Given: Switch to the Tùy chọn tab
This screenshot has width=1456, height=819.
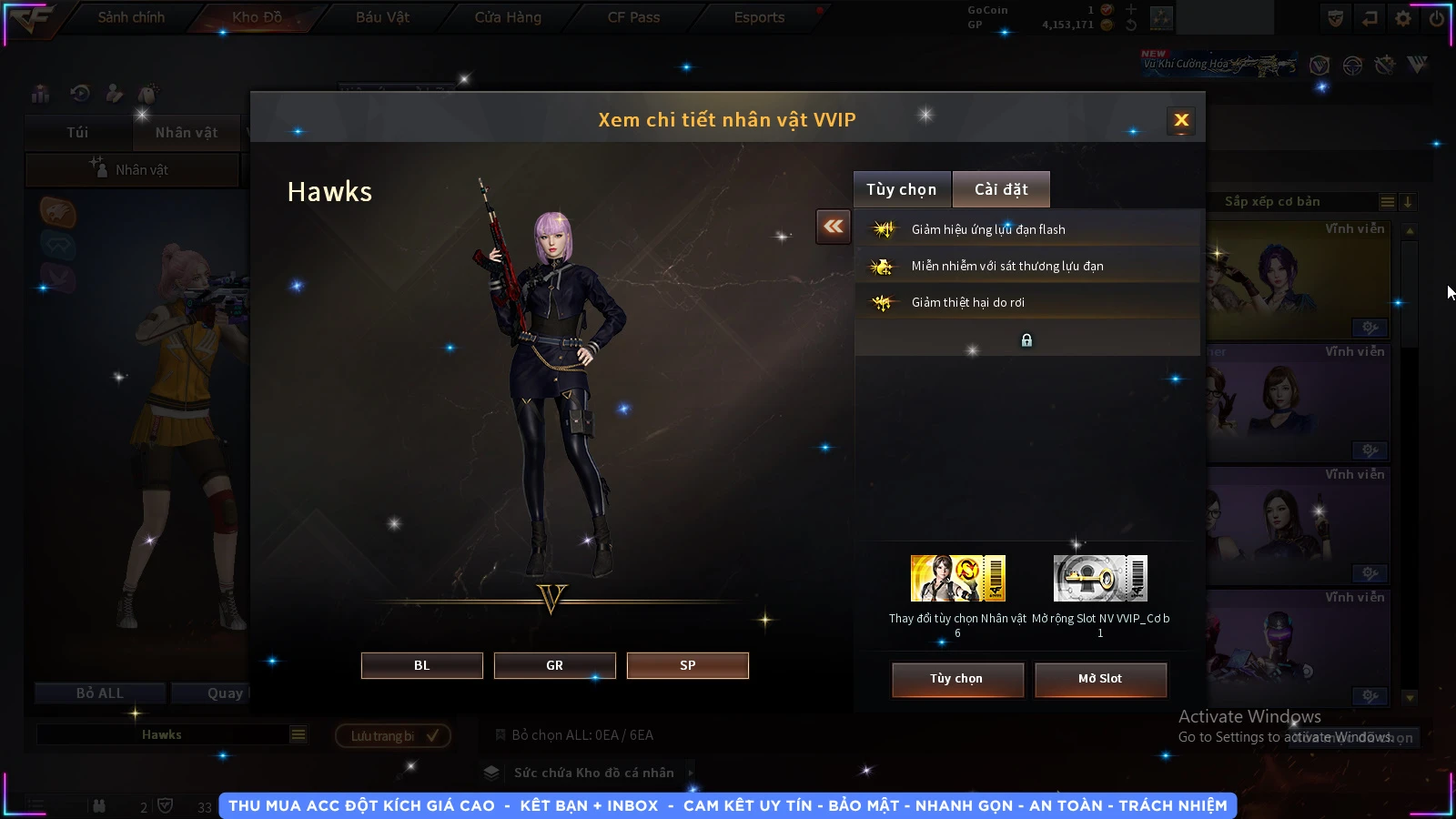Looking at the screenshot, I should [901, 189].
